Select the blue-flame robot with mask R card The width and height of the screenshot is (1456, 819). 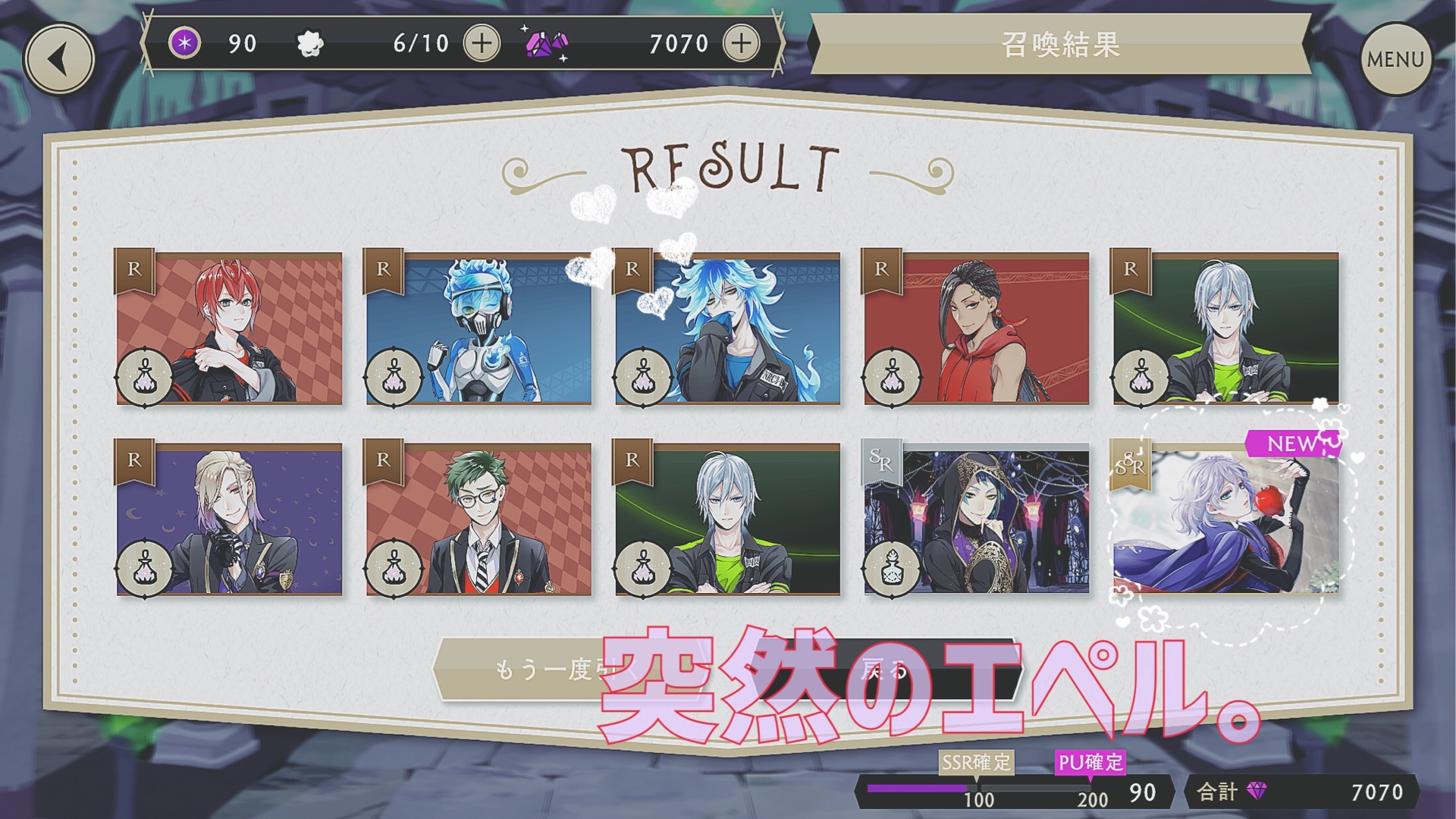tap(479, 328)
